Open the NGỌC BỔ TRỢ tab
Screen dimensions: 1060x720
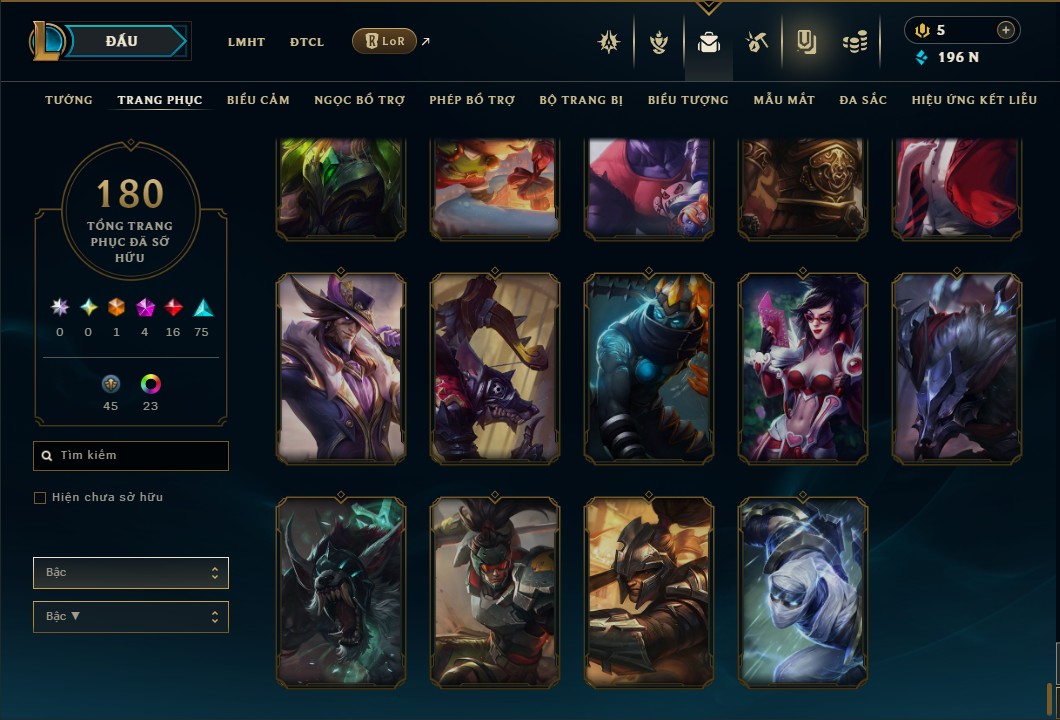pyautogui.click(x=359, y=100)
